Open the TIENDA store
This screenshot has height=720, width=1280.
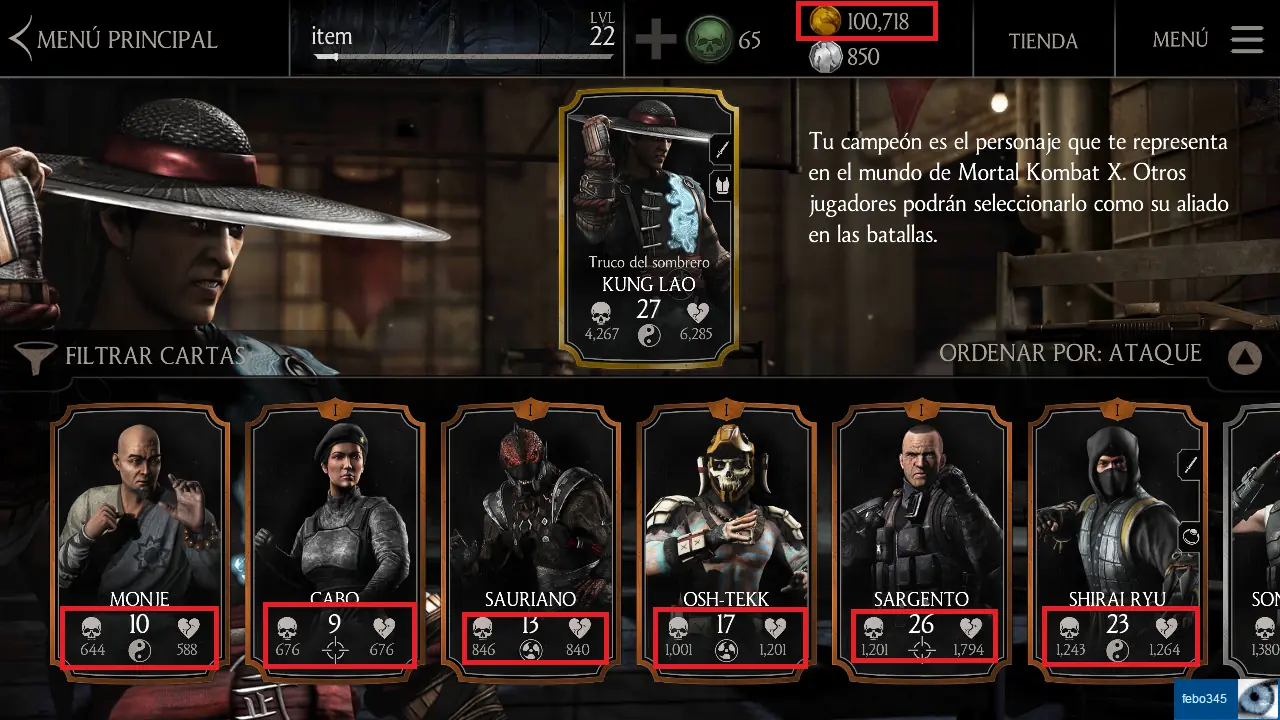[x=1042, y=41]
